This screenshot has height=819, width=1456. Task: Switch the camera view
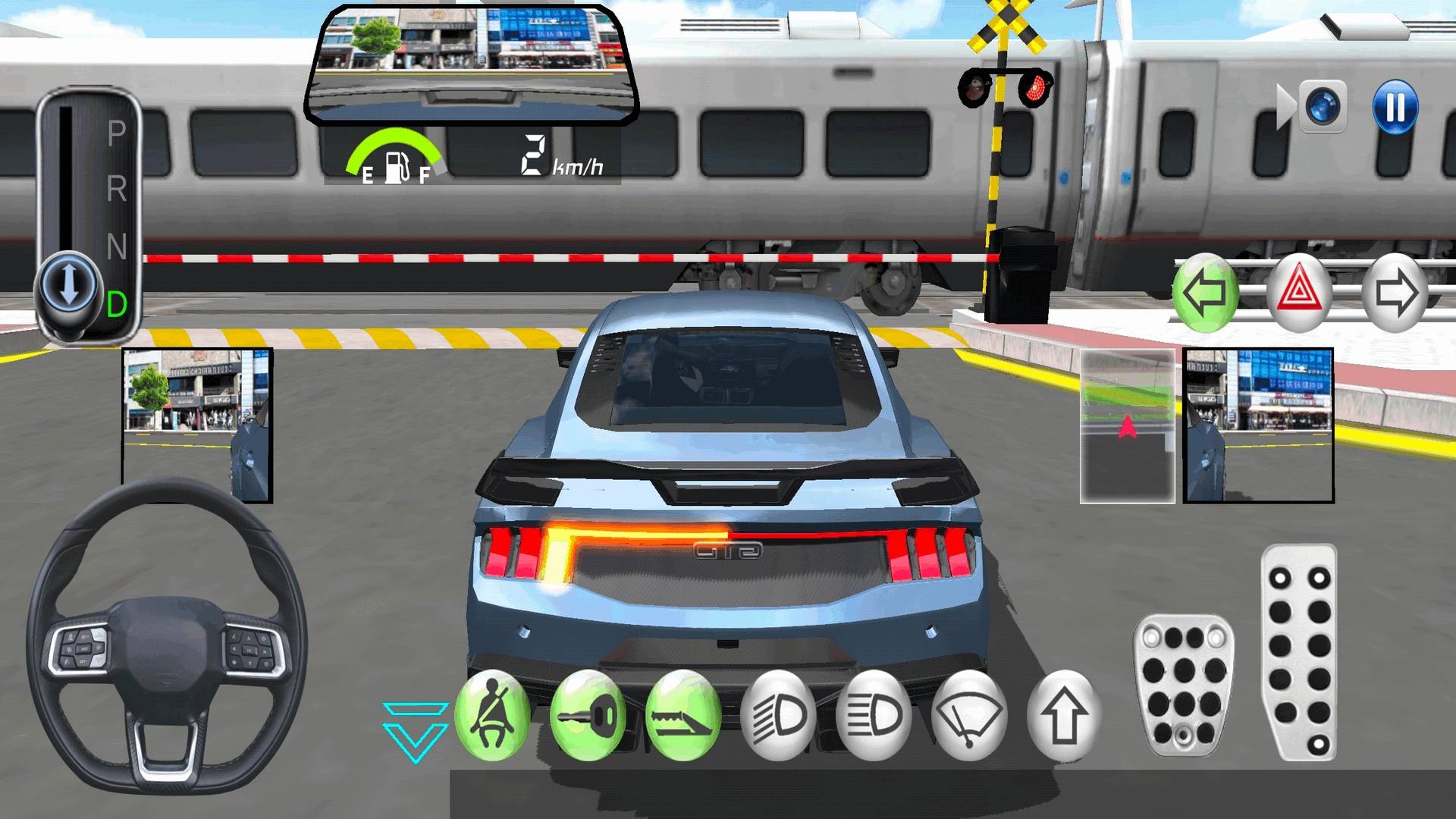click(x=1323, y=107)
